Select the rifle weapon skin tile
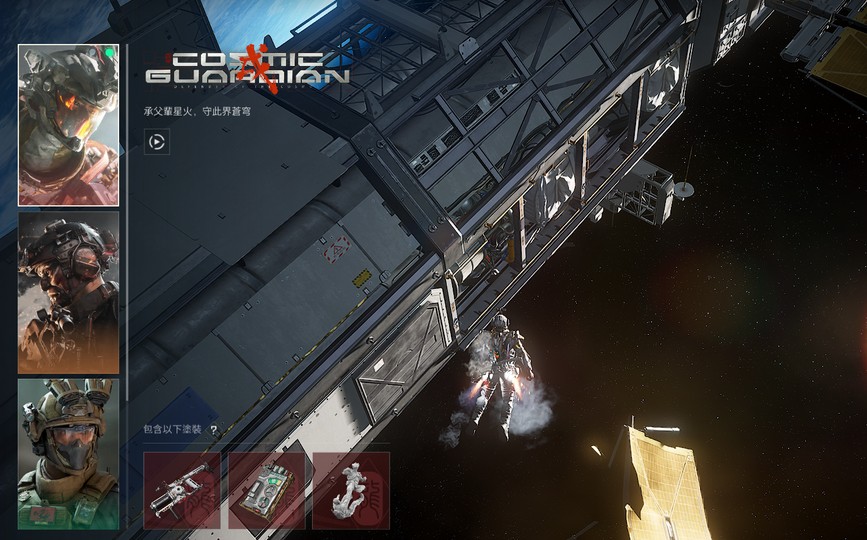Screen dimensions: 867x540 182,490
